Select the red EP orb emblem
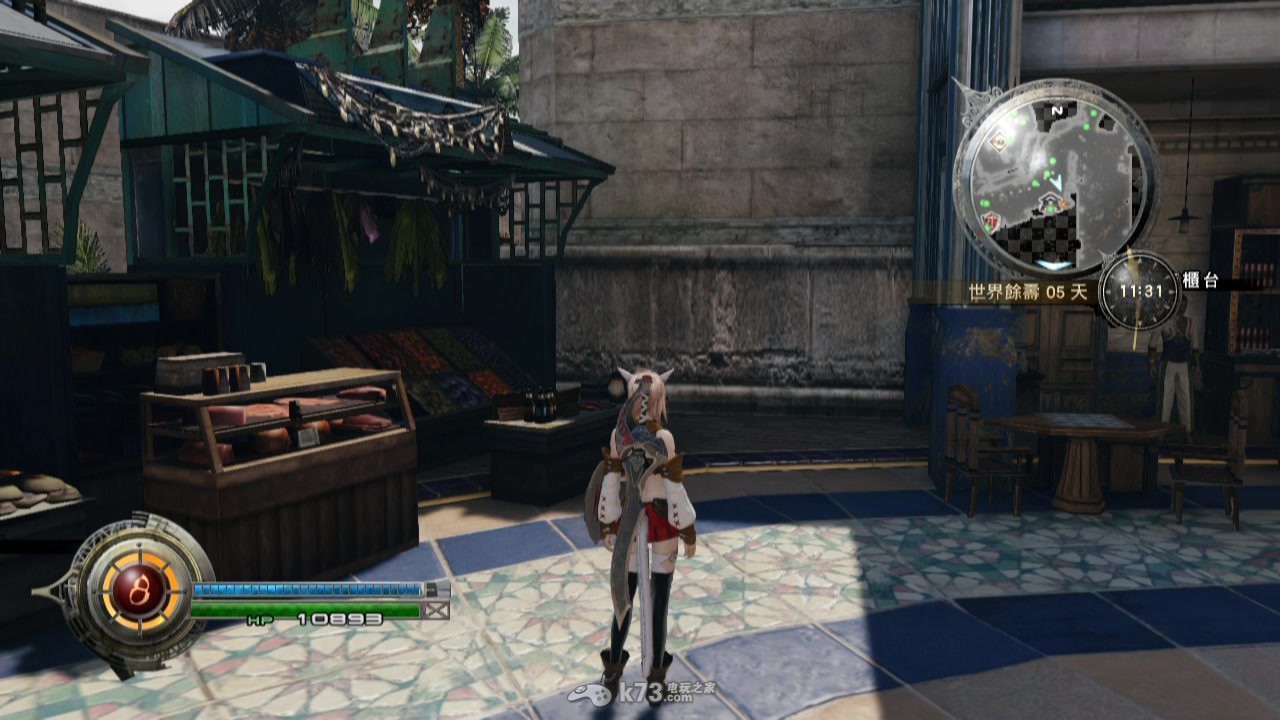The image size is (1280, 720). [x=131, y=583]
